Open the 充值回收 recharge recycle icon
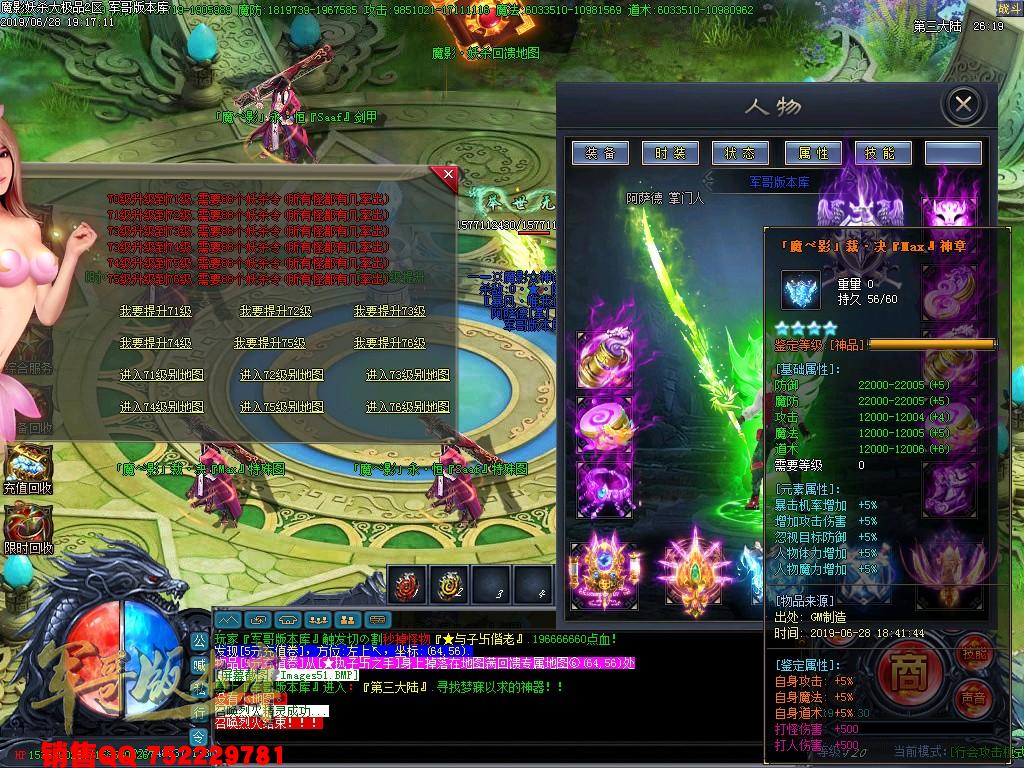 pyautogui.click(x=27, y=466)
